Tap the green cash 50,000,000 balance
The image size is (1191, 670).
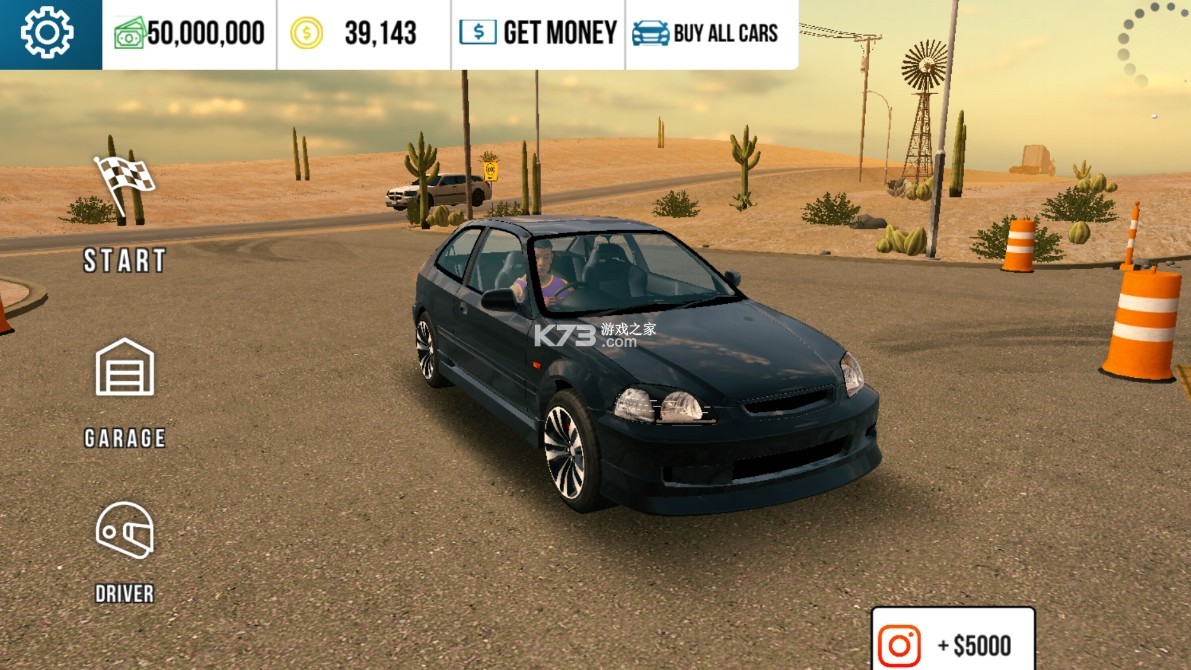(190, 33)
